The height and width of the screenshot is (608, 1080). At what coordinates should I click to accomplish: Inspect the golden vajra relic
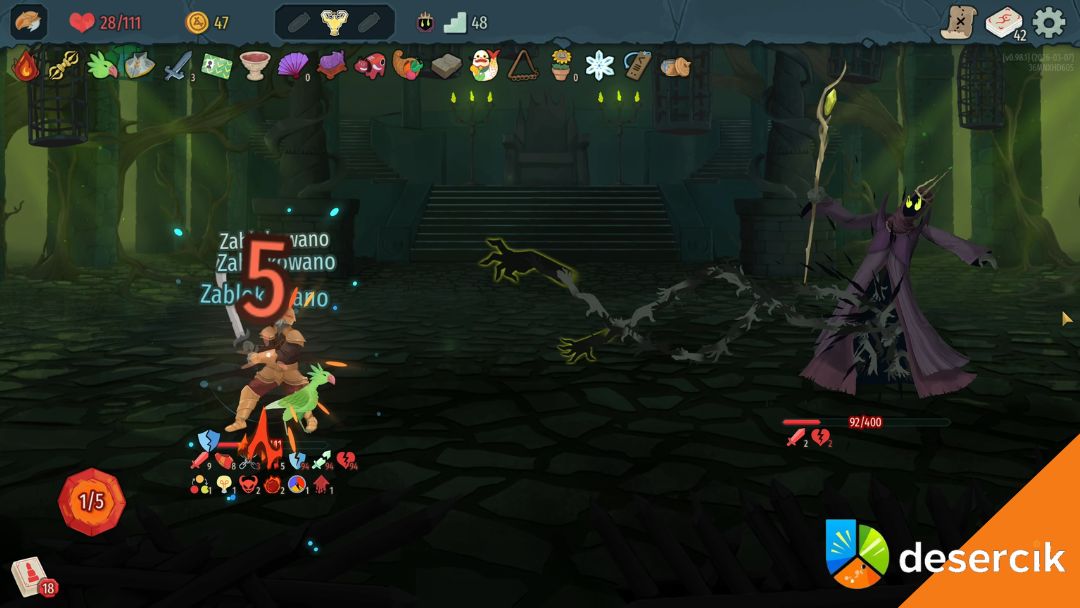coord(63,66)
